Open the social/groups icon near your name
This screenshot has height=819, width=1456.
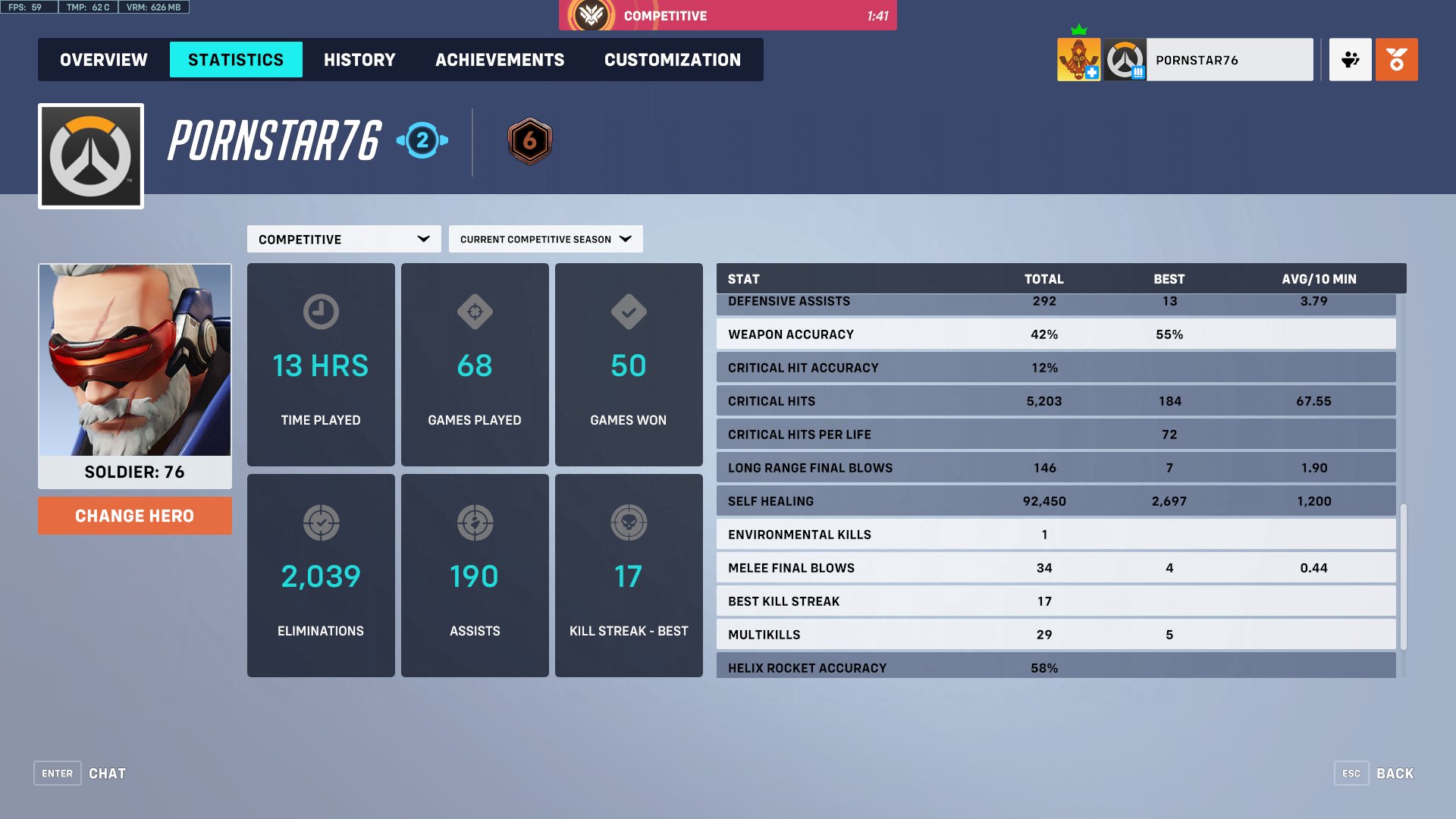[x=1350, y=59]
